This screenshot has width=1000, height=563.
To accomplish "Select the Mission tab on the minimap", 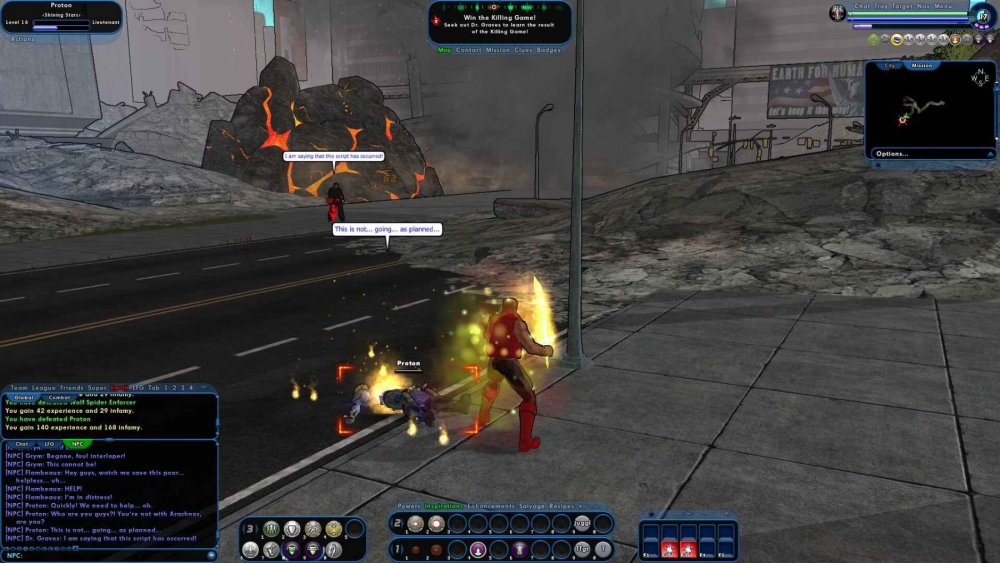I will (x=922, y=66).
